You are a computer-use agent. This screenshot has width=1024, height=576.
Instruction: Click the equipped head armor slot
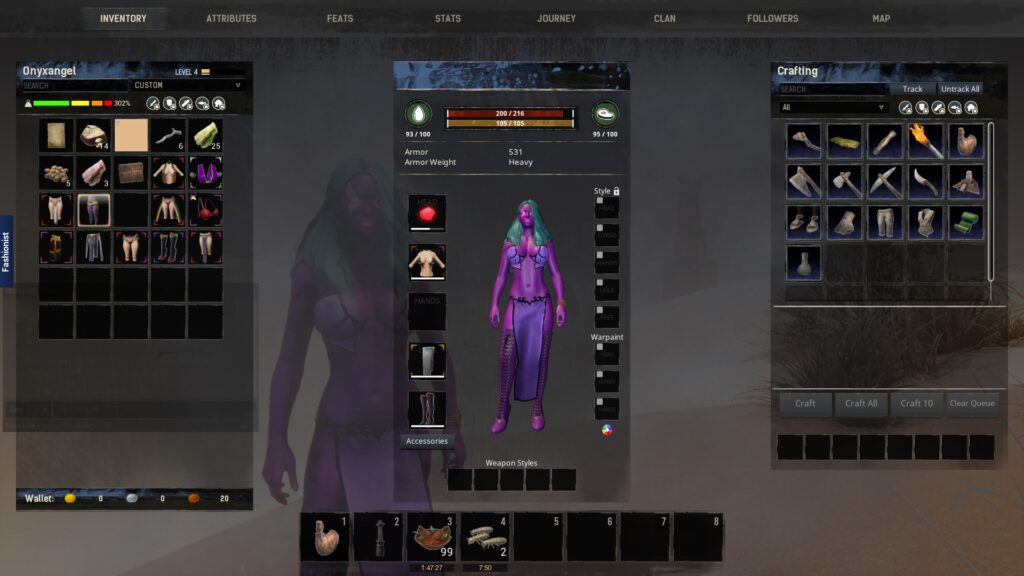pos(427,213)
